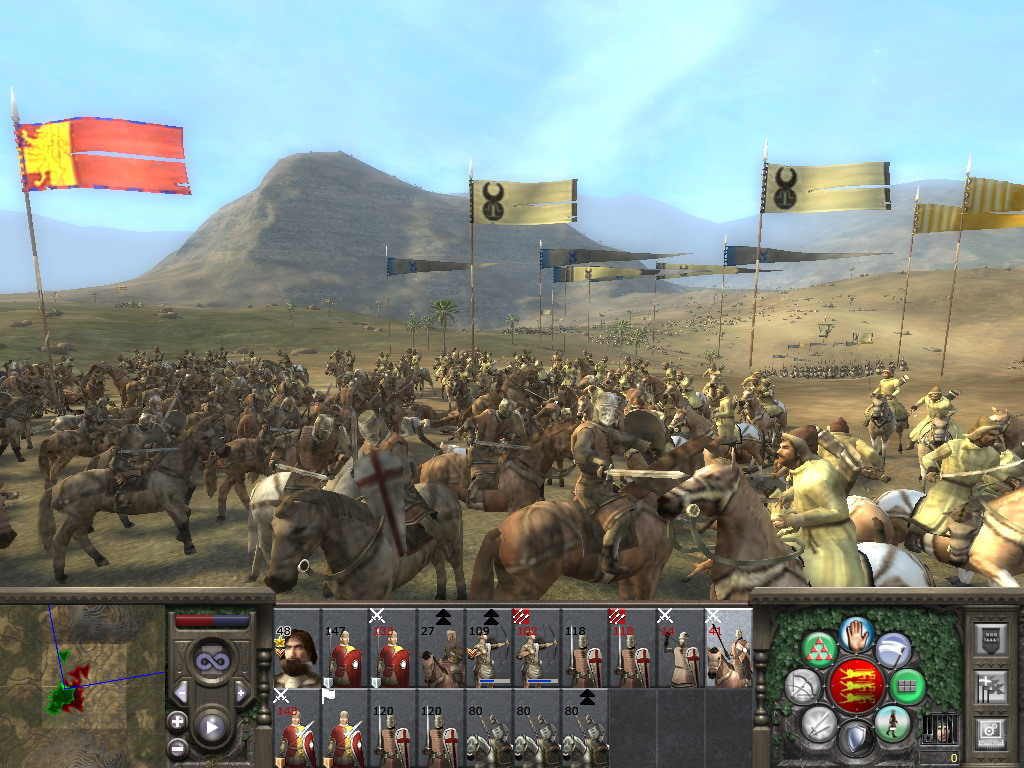Image resolution: width=1024 pixels, height=768 pixels.
Task: Click the captured prisoner portrait icon
Action: pos(938,730)
